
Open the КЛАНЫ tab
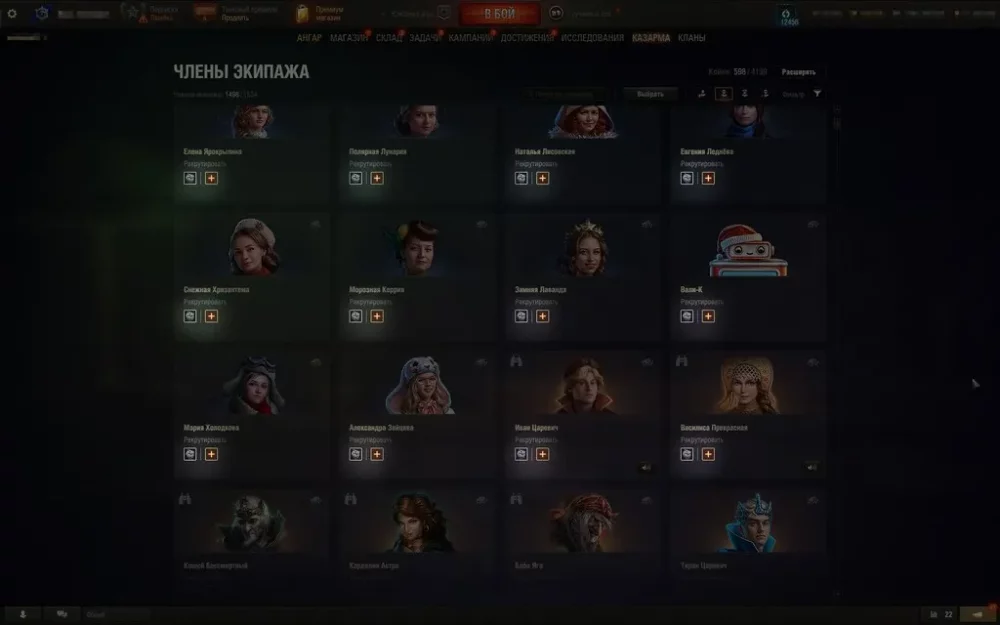coord(691,38)
